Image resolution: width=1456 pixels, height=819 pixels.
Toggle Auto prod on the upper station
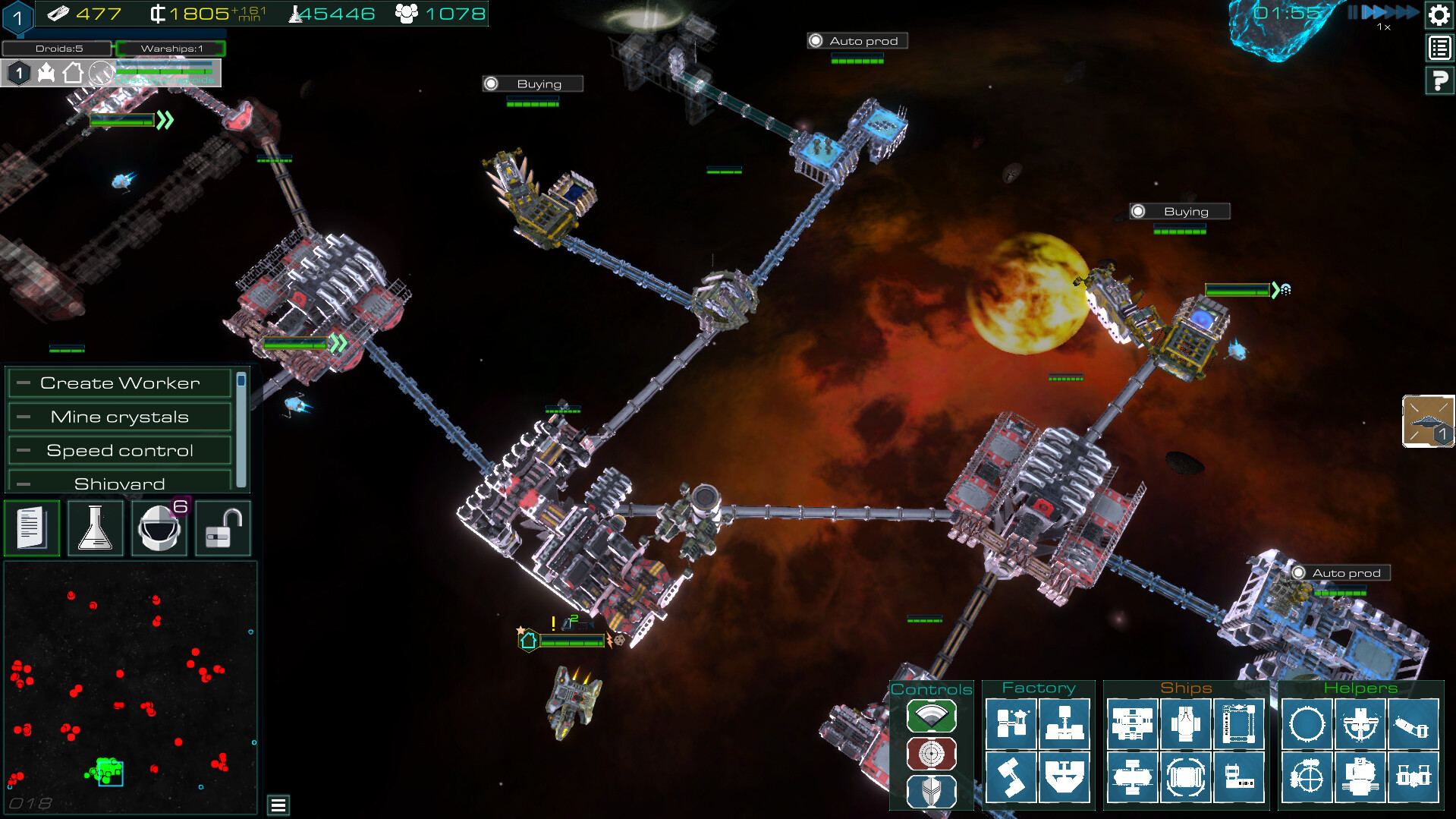857,40
